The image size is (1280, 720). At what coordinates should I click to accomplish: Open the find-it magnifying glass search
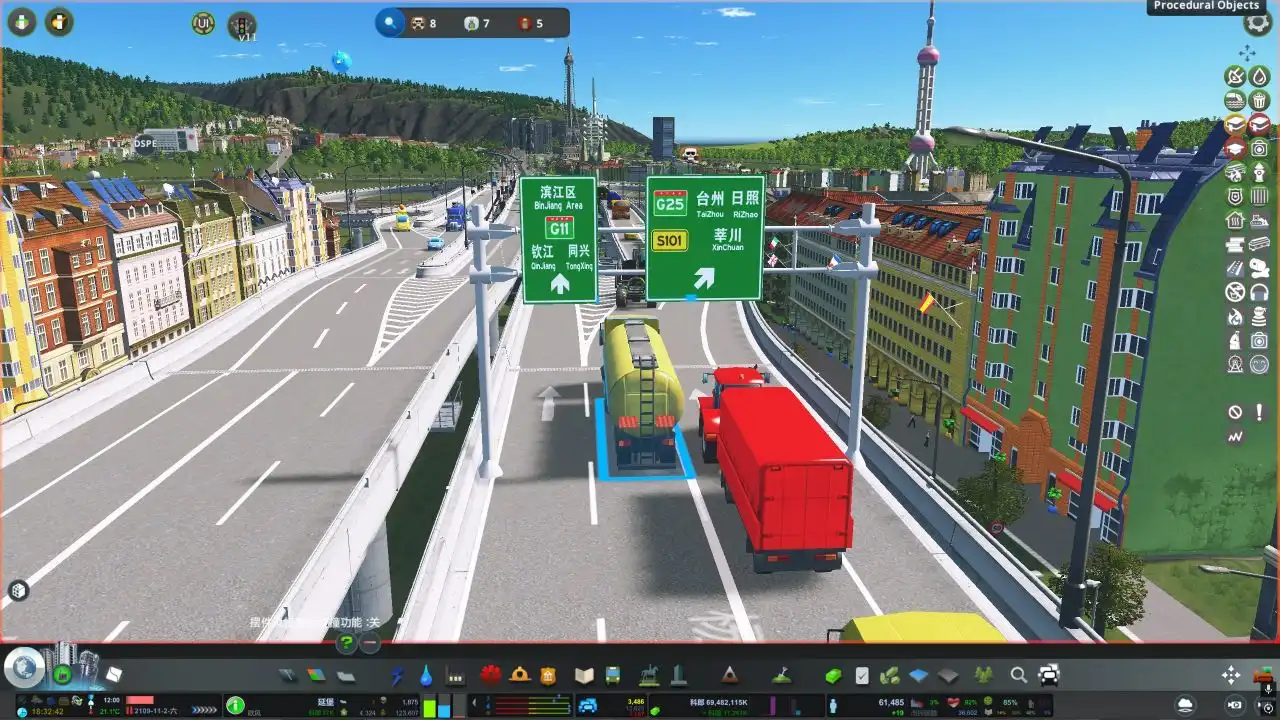pos(1018,676)
